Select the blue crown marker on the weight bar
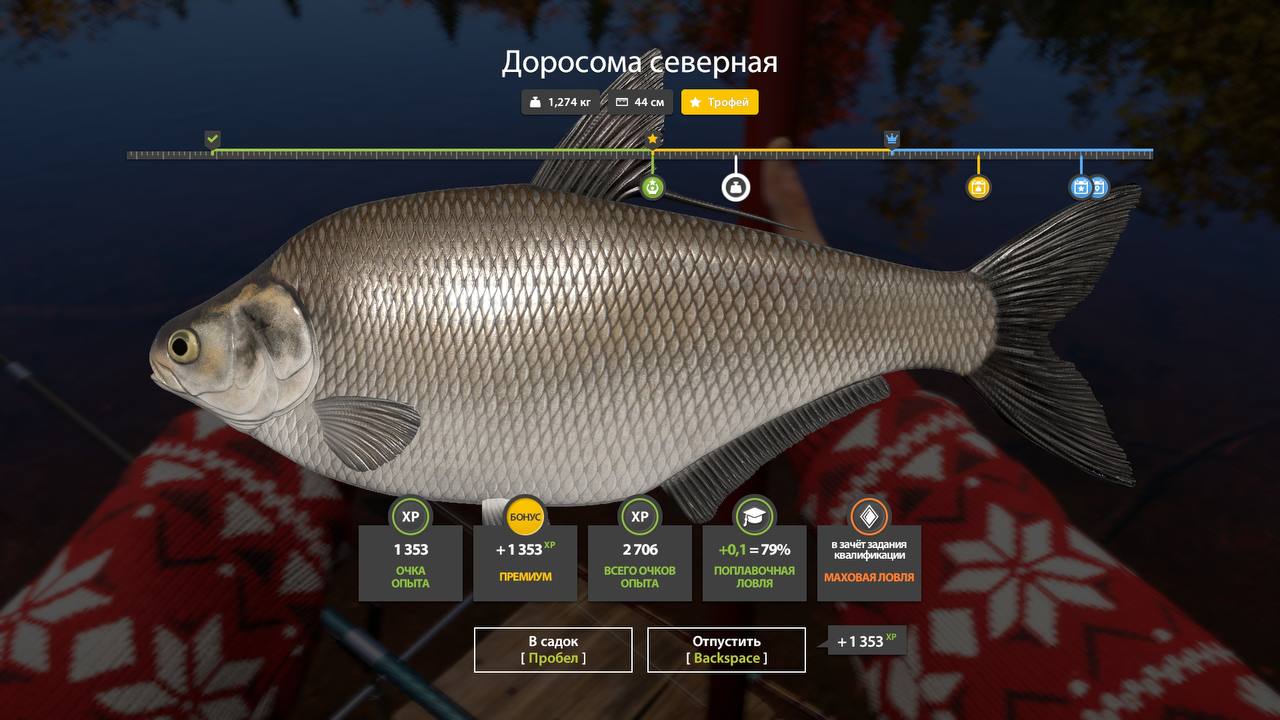Viewport: 1280px width, 720px height. click(890, 136)
